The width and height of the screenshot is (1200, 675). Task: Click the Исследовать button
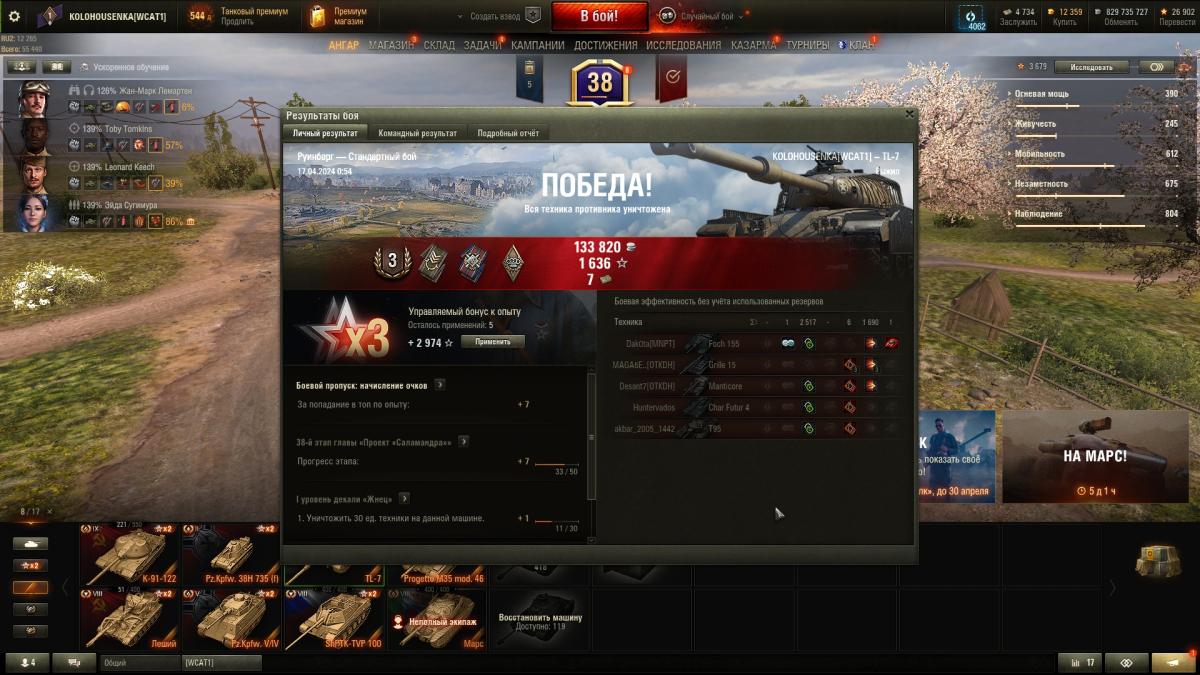pyautogui.click(x=1091, y=67)
